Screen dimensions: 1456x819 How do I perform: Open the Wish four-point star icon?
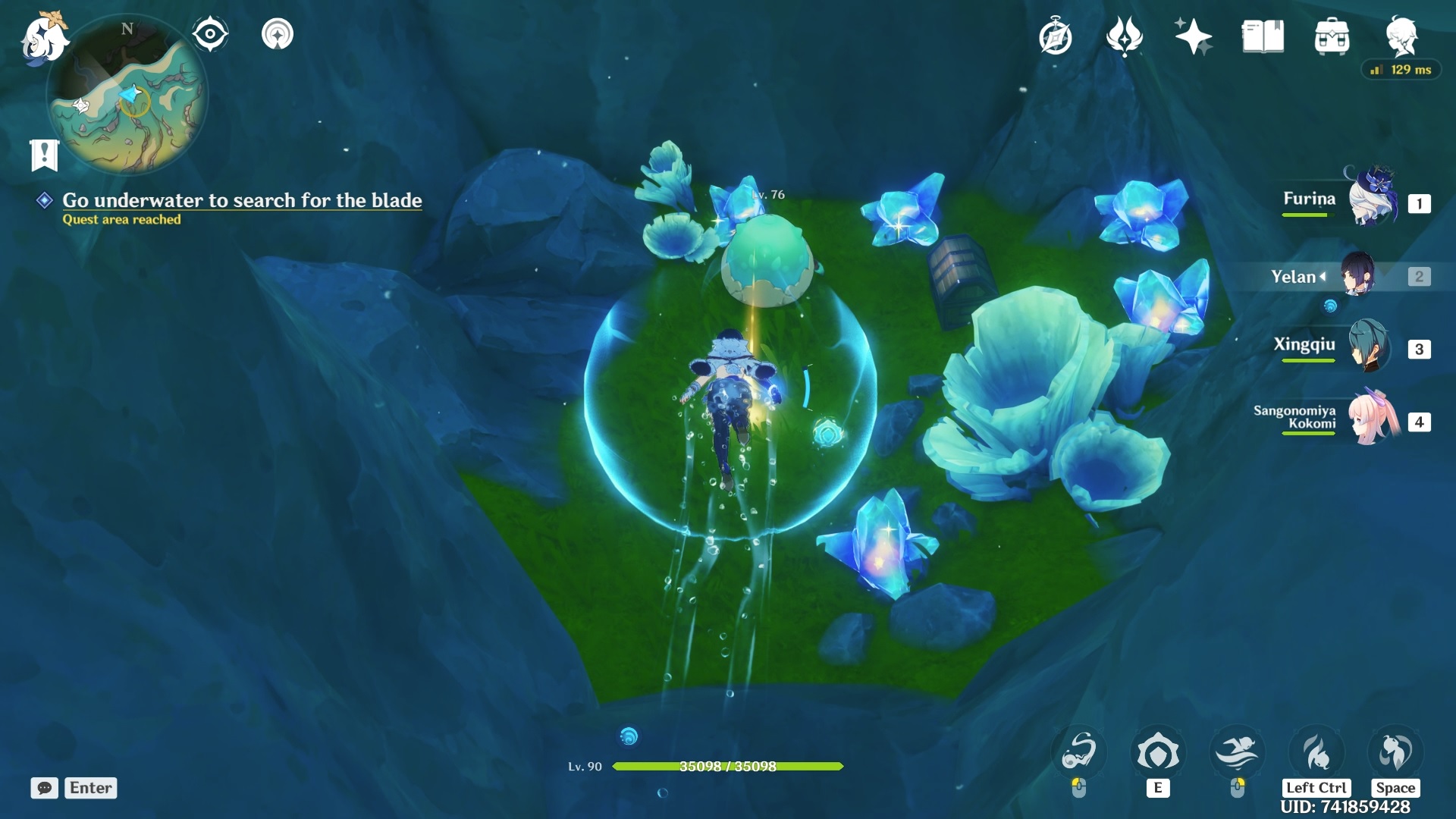pos(1193,36)
